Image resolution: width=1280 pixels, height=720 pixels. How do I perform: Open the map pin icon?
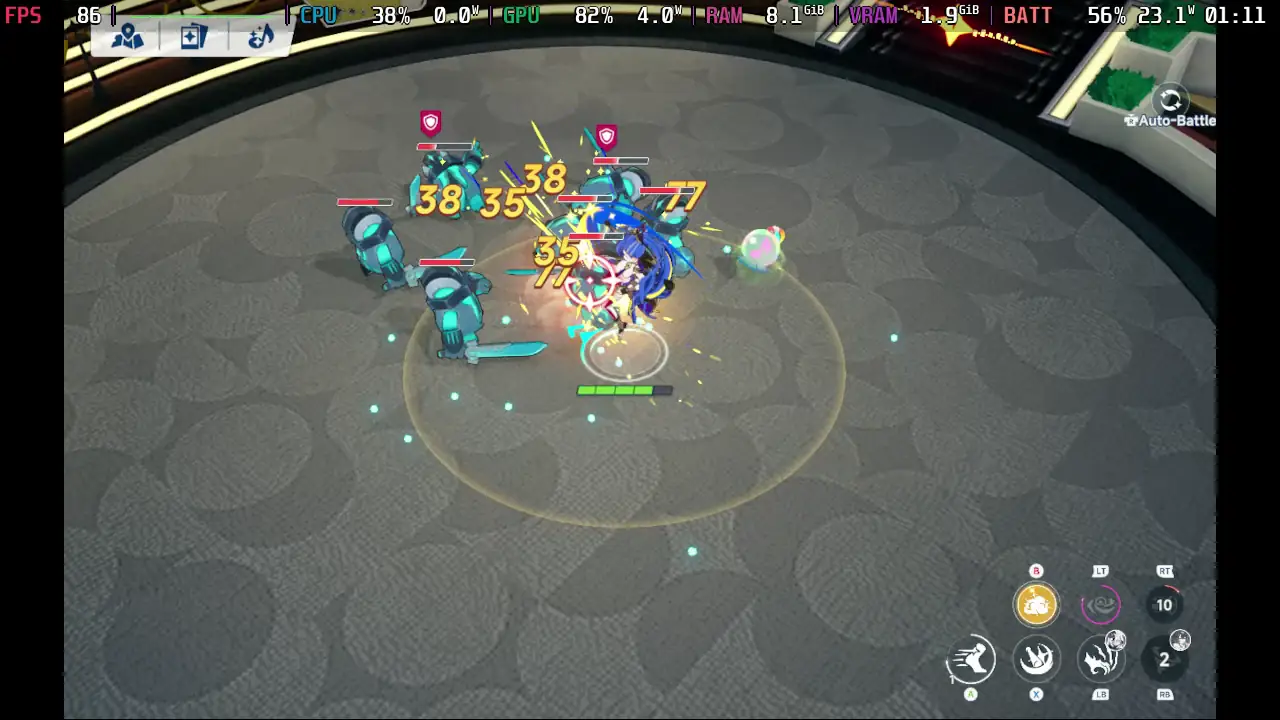(127, 37)
